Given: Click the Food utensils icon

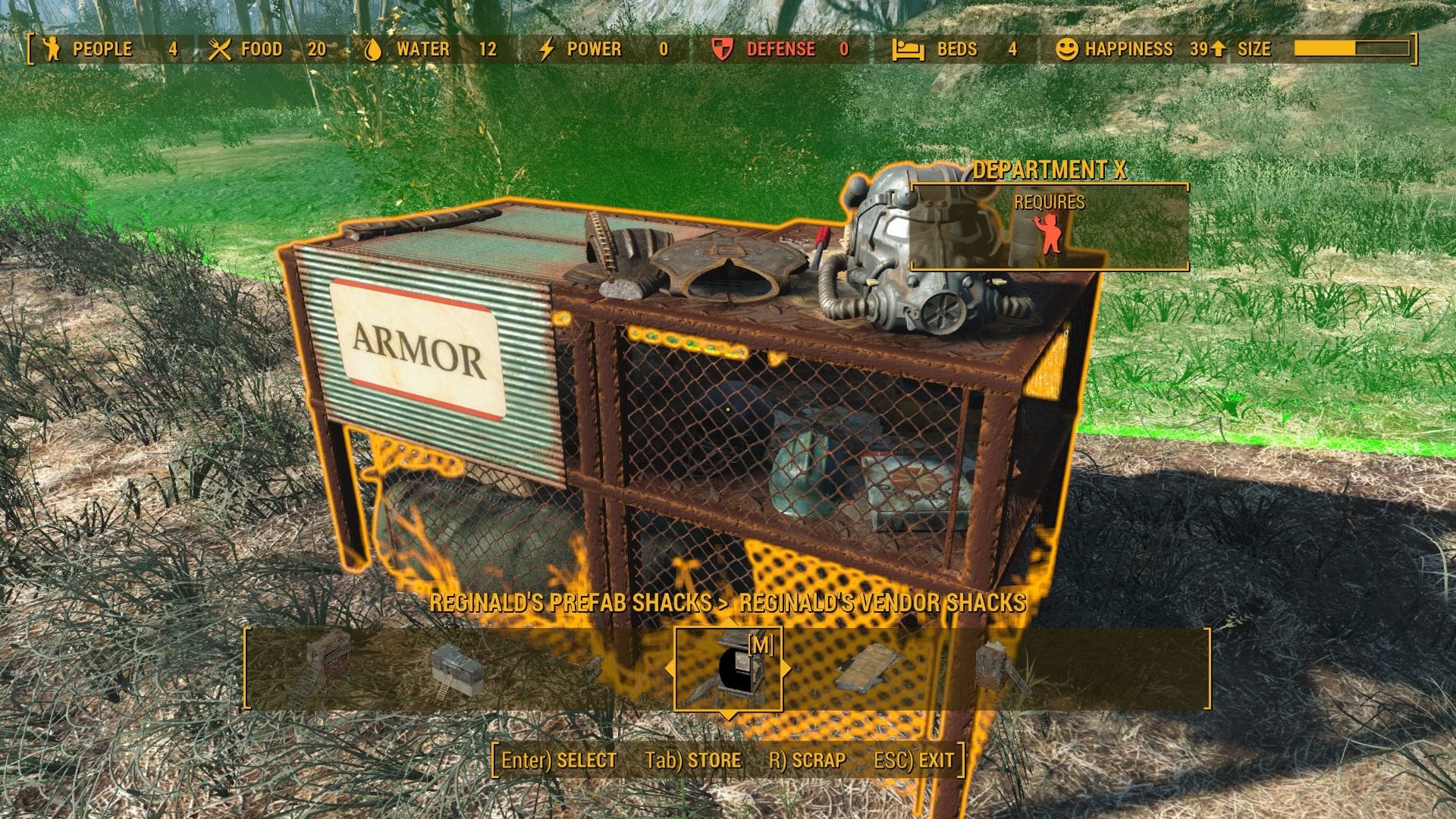Looking at the screenshot, I should click(219, 49).
